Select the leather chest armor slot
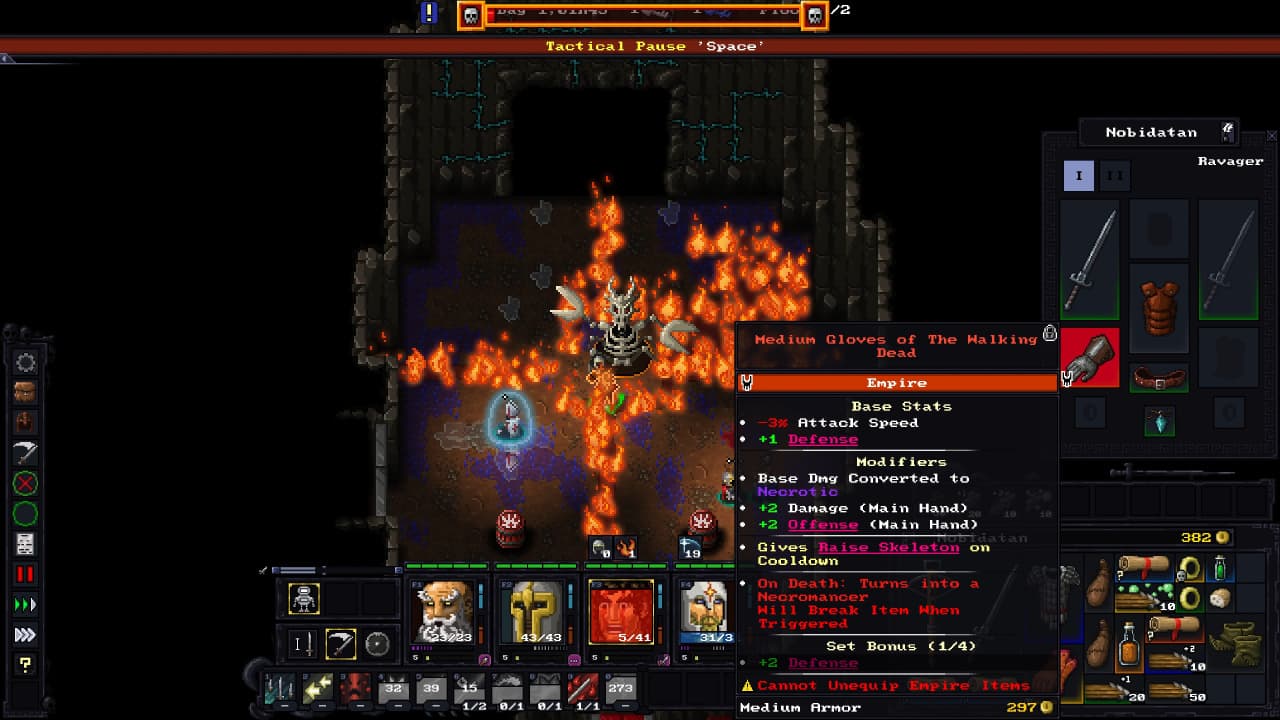This screenshot has height=720, width=1280. coord(1159,306)
